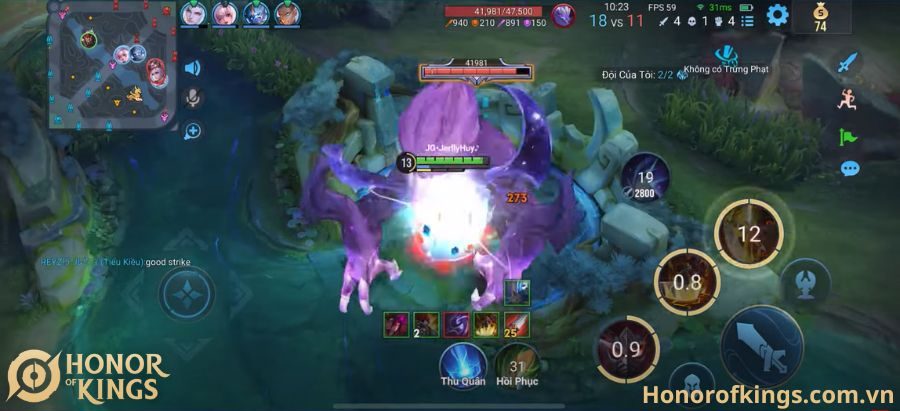Toggle the speaker sound icon
Screen dimensions: 900x411
(192, 68)
